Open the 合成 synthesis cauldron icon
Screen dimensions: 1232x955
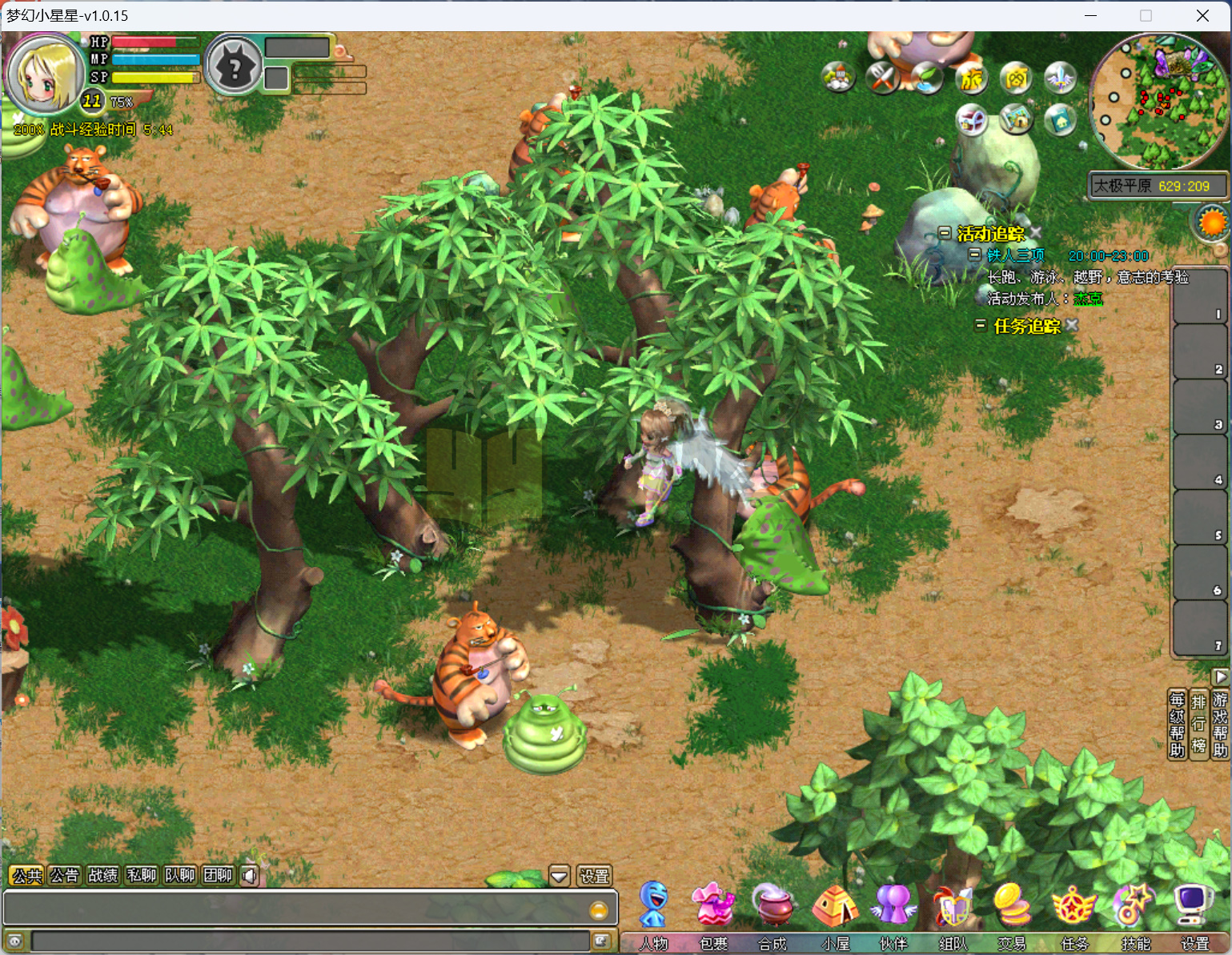[x=773, y=905]
